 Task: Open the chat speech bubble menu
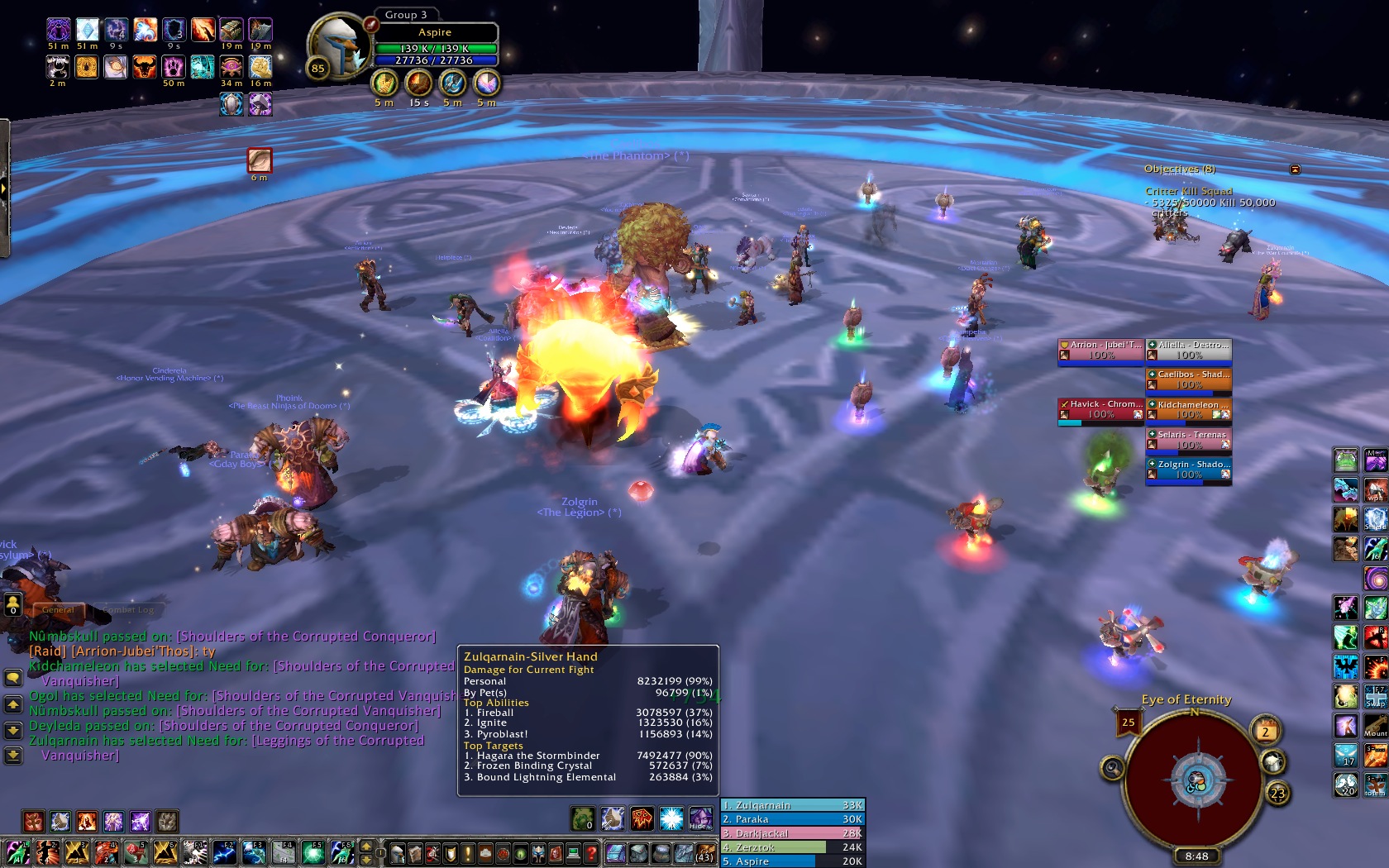click(13, 678)
